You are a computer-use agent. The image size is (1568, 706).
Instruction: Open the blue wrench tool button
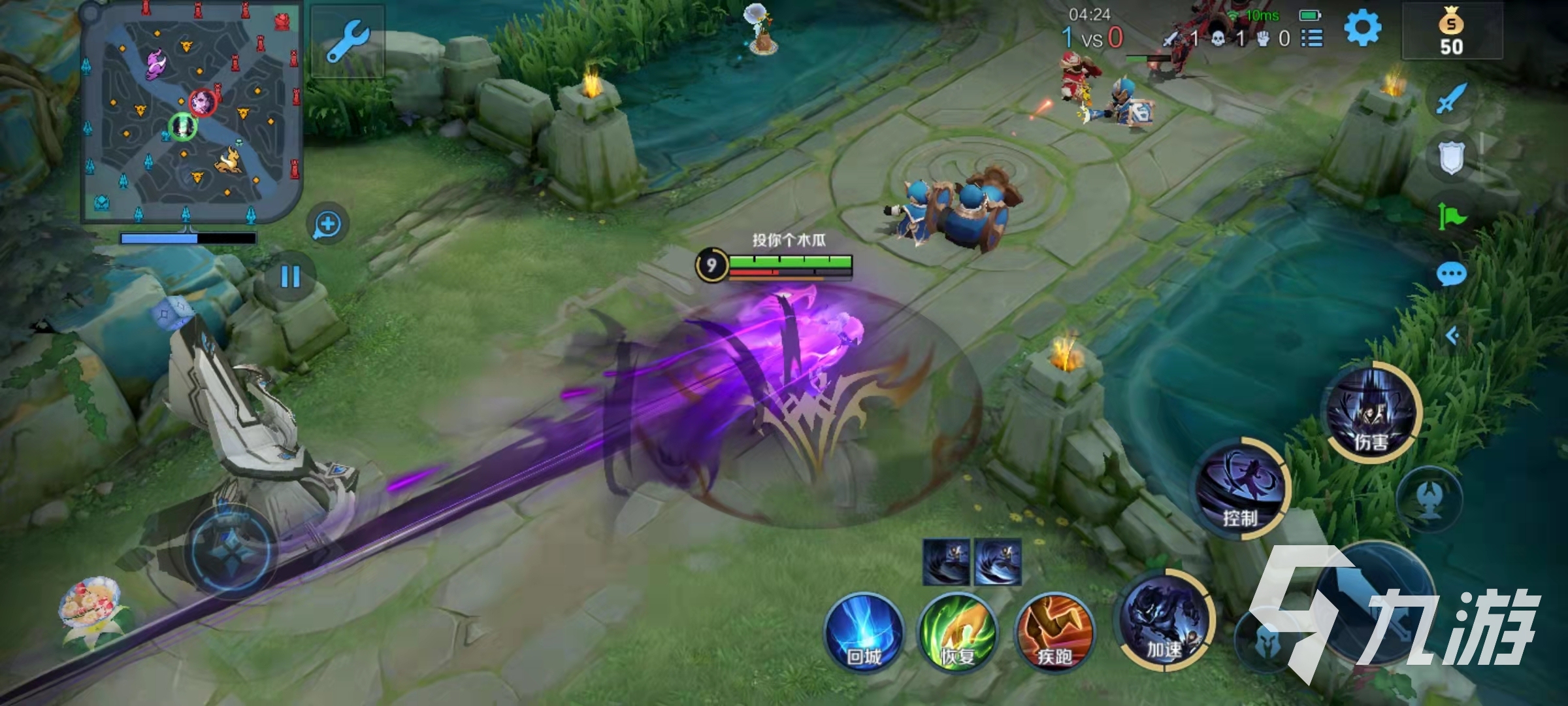pos(347,41)
